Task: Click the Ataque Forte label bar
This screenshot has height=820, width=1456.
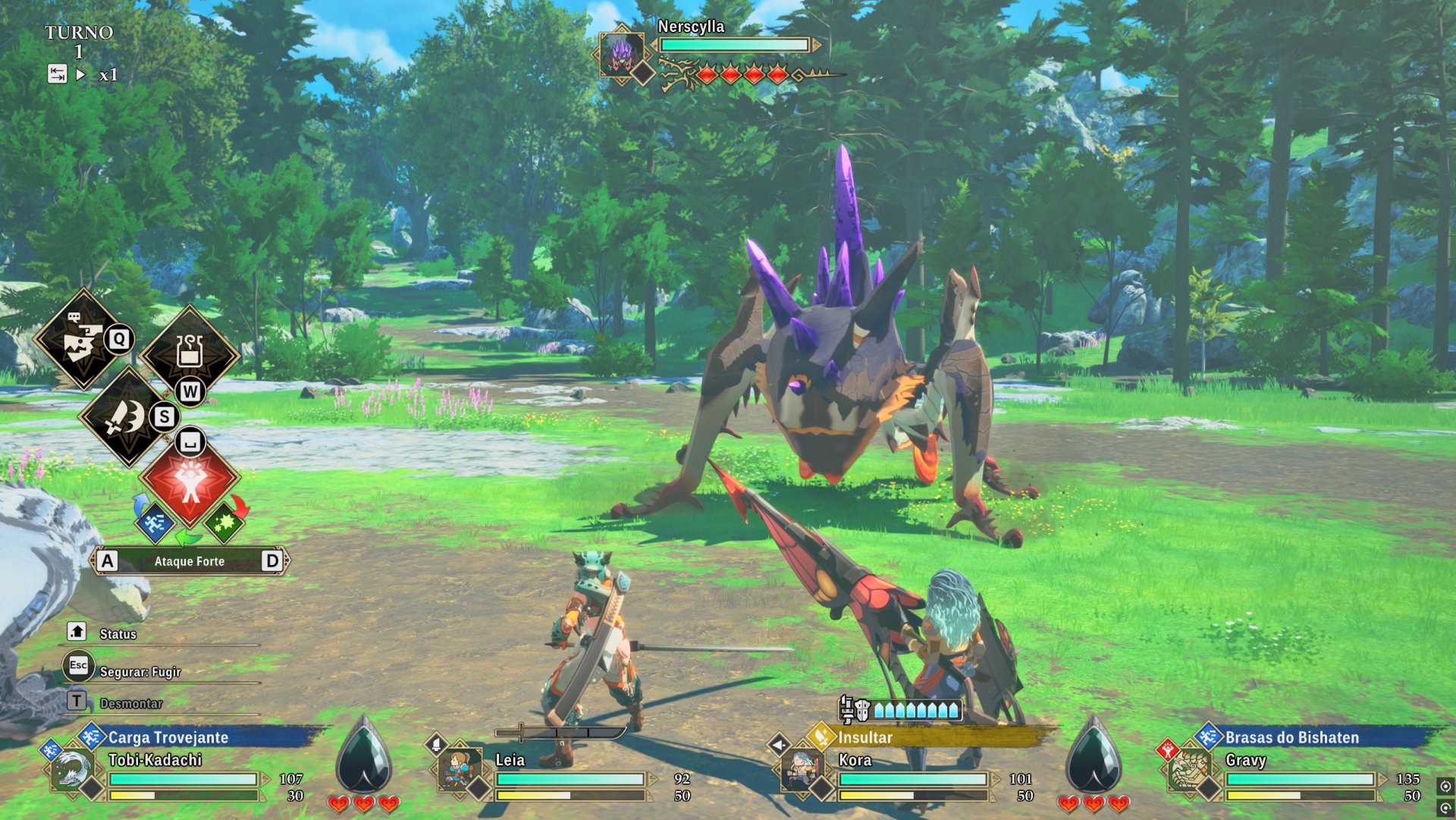Action: pos(190,561)
